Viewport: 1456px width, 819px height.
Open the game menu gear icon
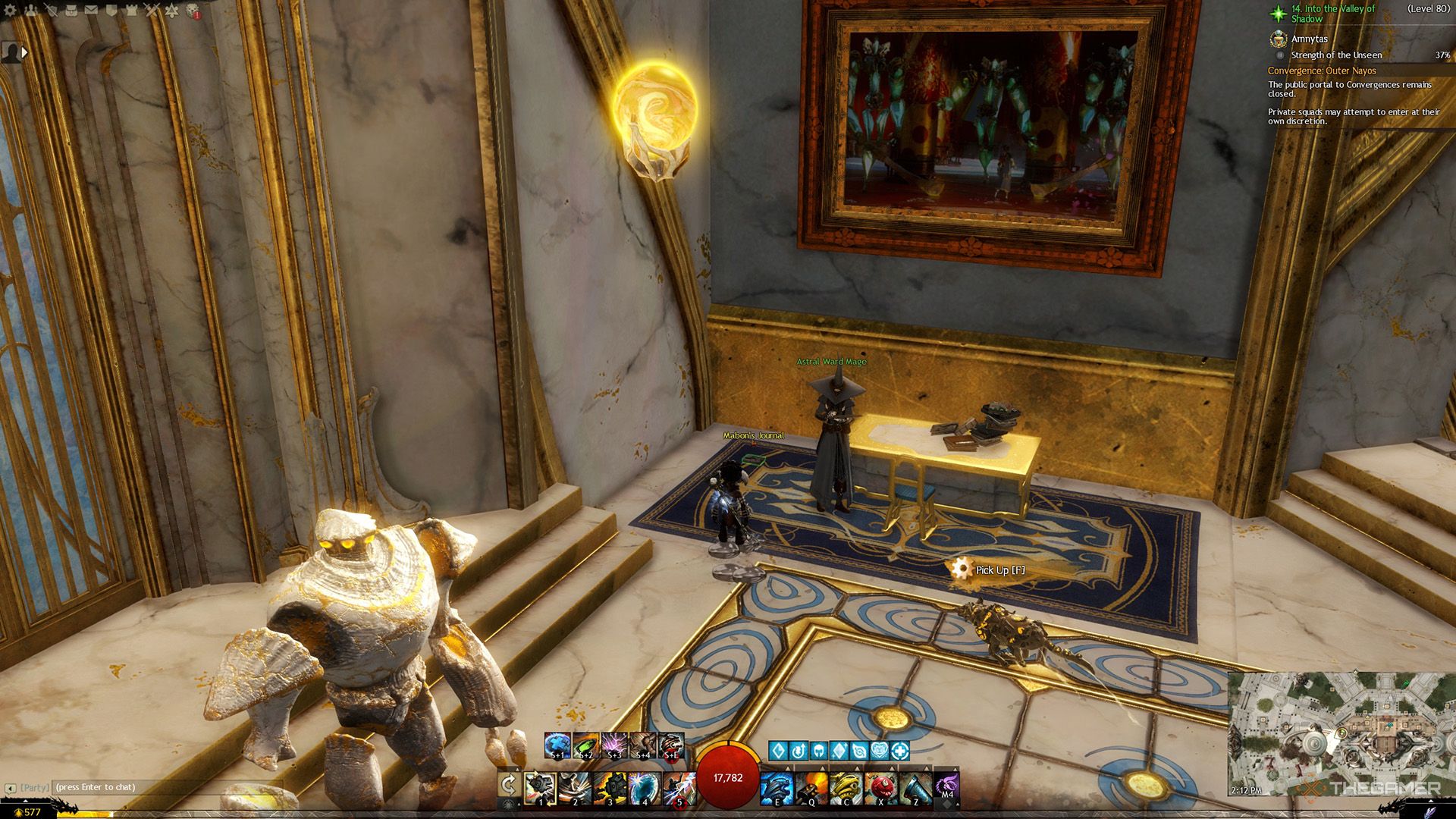[11, 11]
